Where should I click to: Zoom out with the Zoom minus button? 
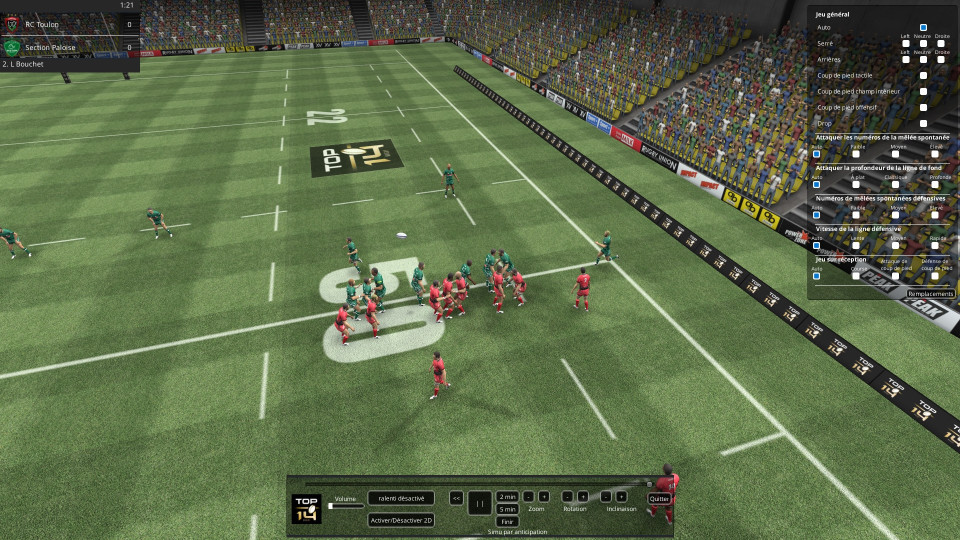(528, 496)
